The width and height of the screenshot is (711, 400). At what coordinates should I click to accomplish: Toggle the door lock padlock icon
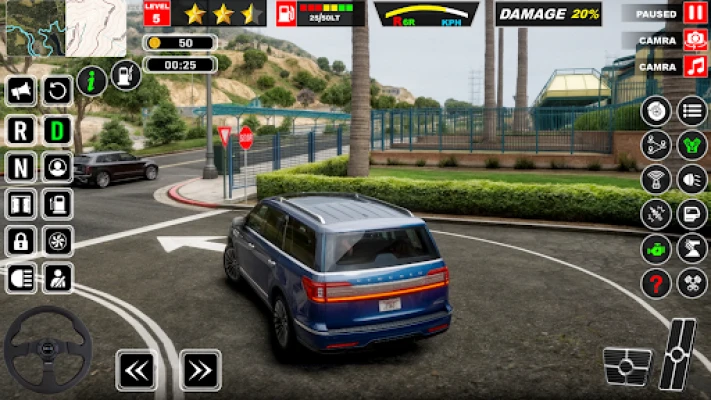[x=21, y=240]
